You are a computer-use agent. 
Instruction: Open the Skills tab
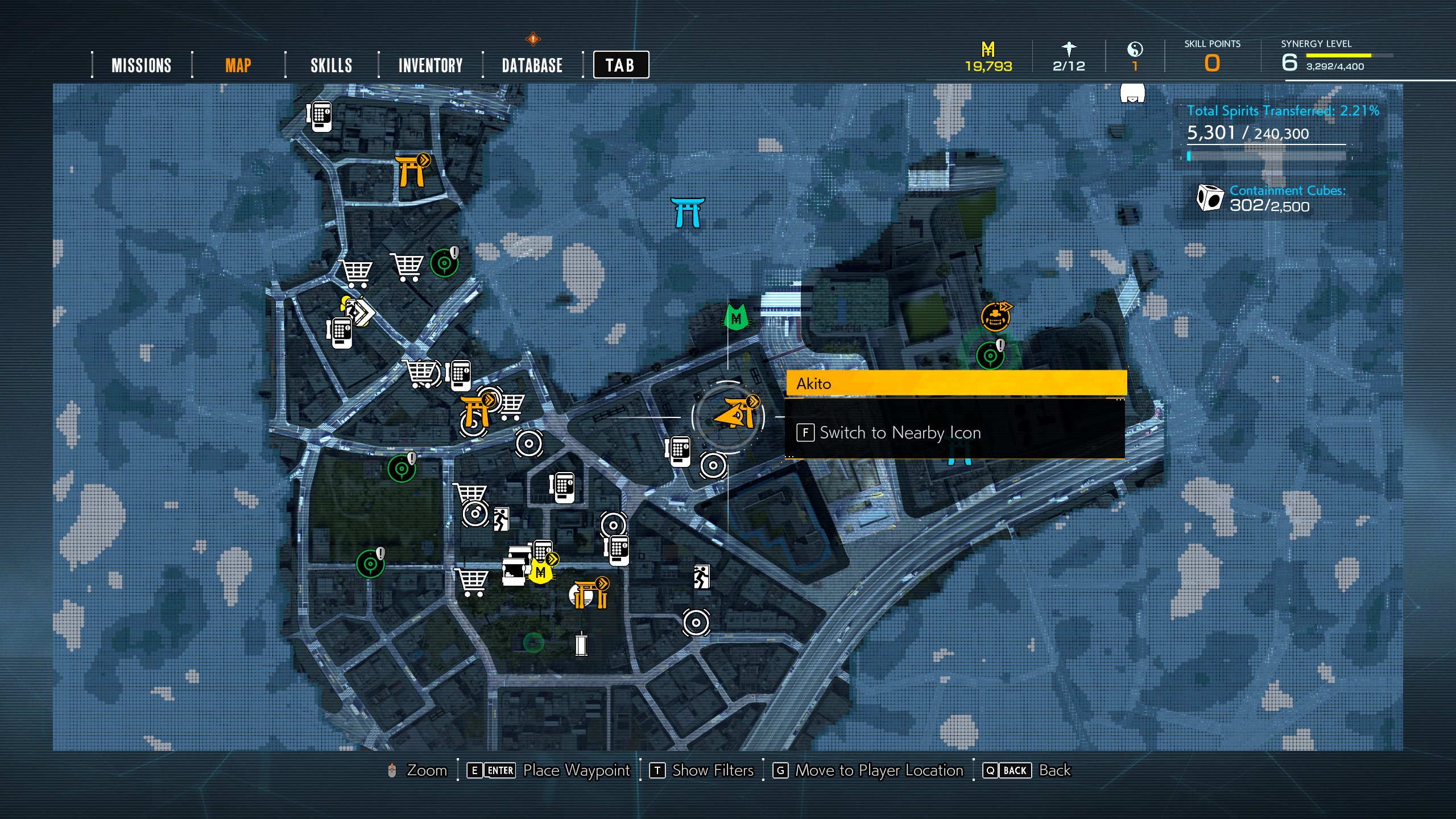pos(331,65)
